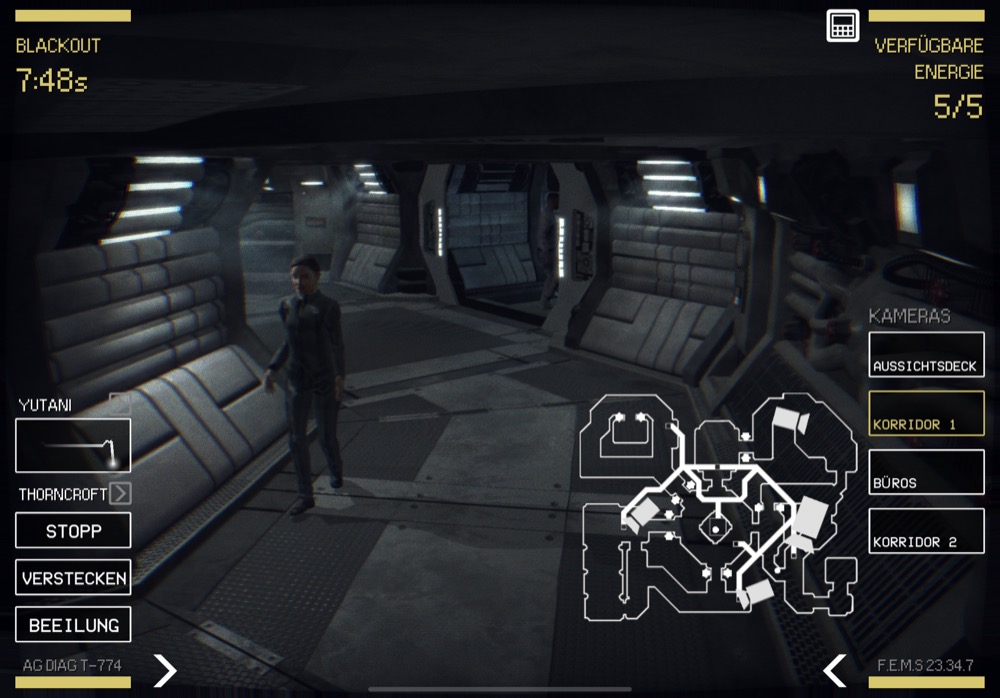Order the crew member to Verstecken
Image resolution: width=1000 pixels, height=698 pixels.
73,577
